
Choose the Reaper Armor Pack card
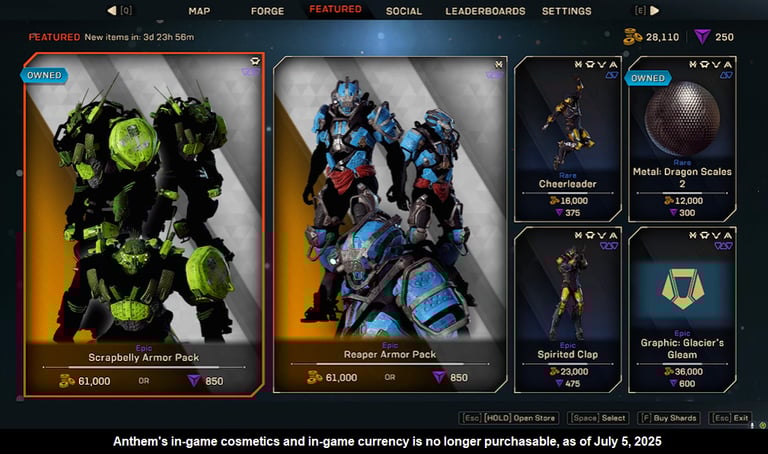click(385, 224)
